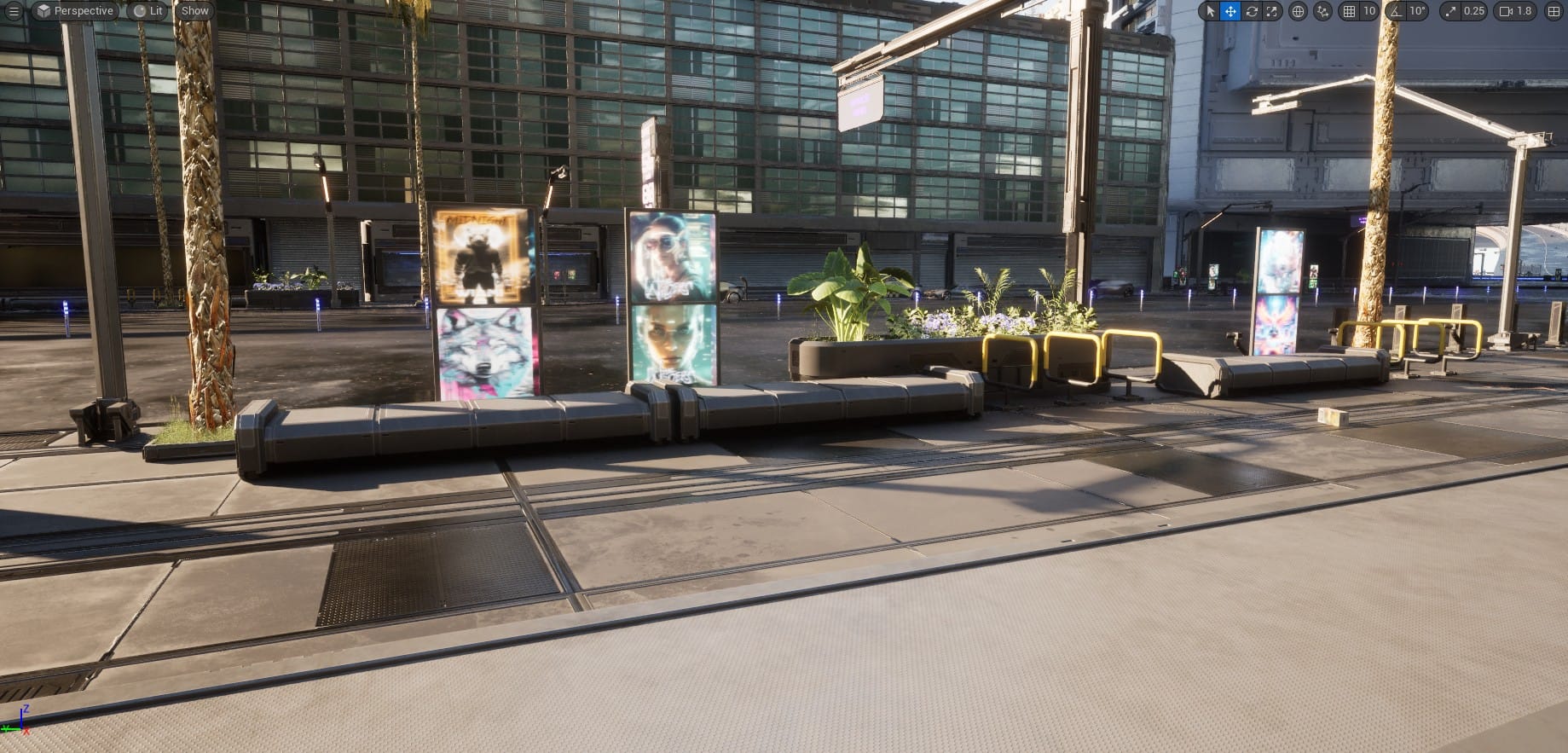
Task: Expand the grid snap size value 10
Action: pos(1369,12)
